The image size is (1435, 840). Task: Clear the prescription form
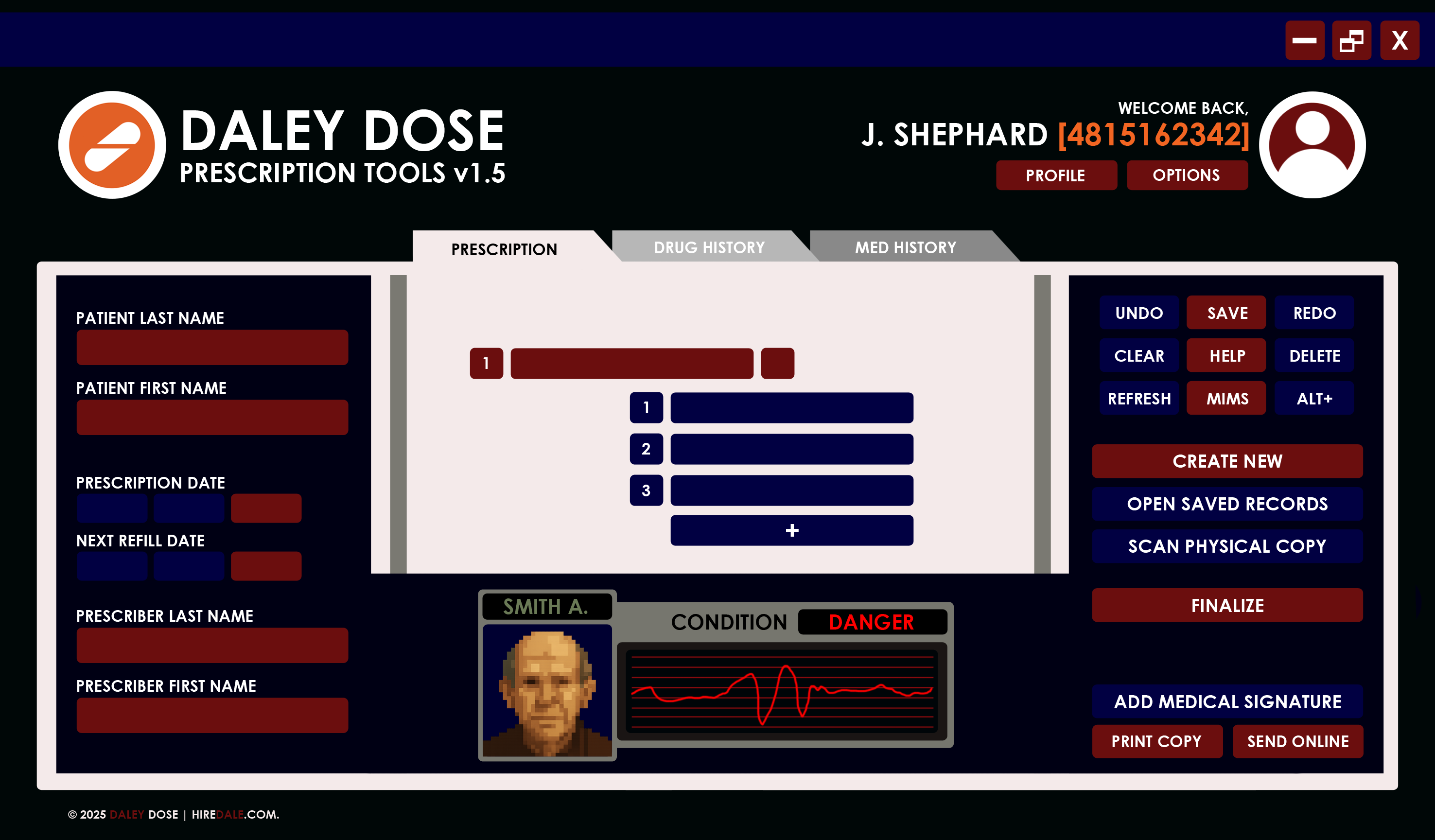coord(1139,355)
